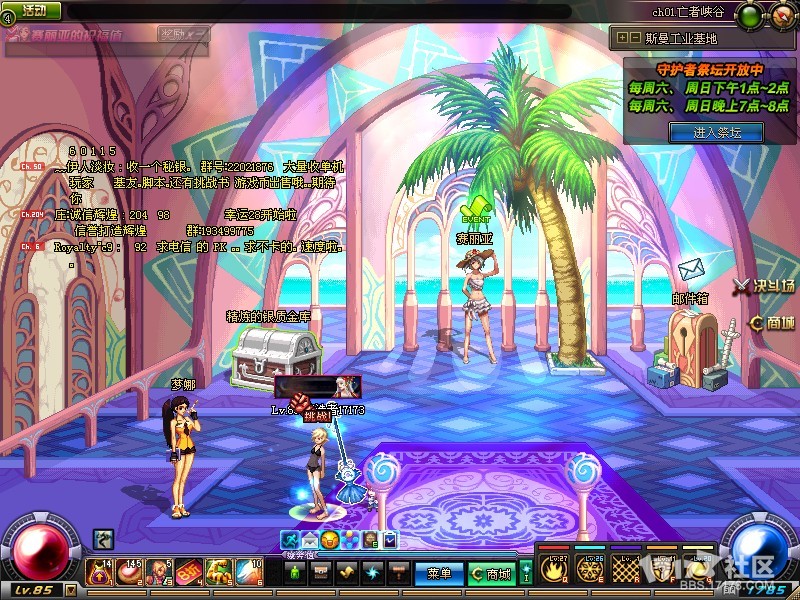Open the envelope mail notification icon
This screenshot has height=600, width=800.
691,269
